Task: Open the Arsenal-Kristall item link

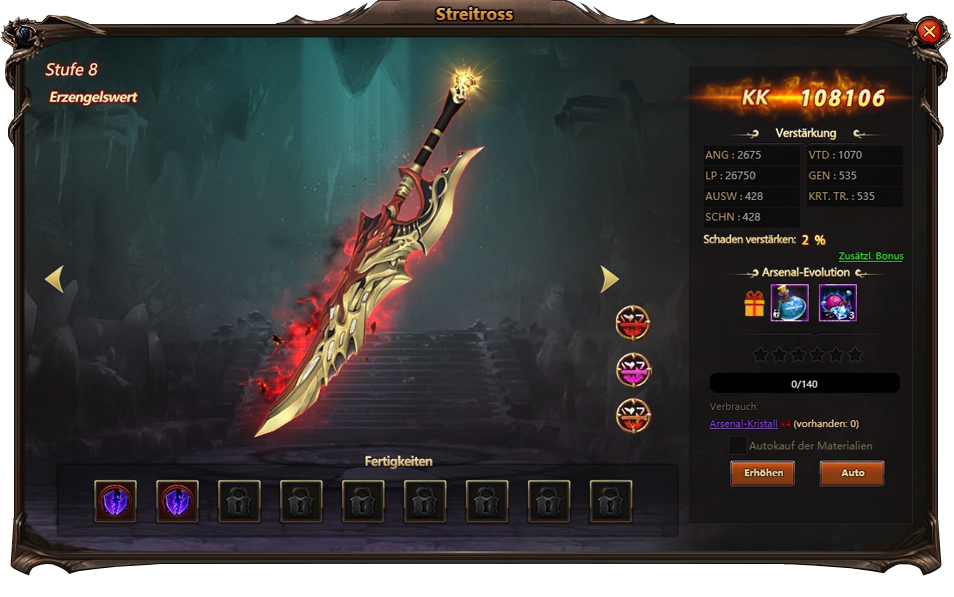Action: click(x=743, y=424)
